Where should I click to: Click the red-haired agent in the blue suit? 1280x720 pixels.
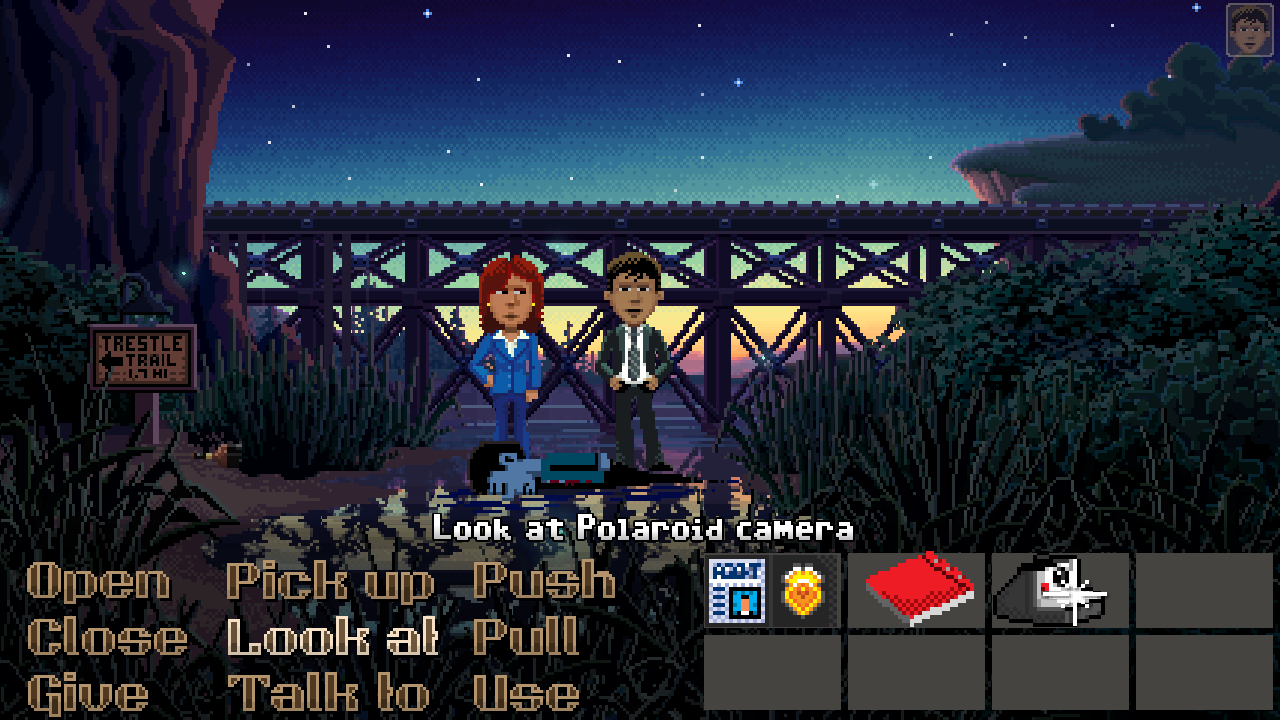click(510, 350)
